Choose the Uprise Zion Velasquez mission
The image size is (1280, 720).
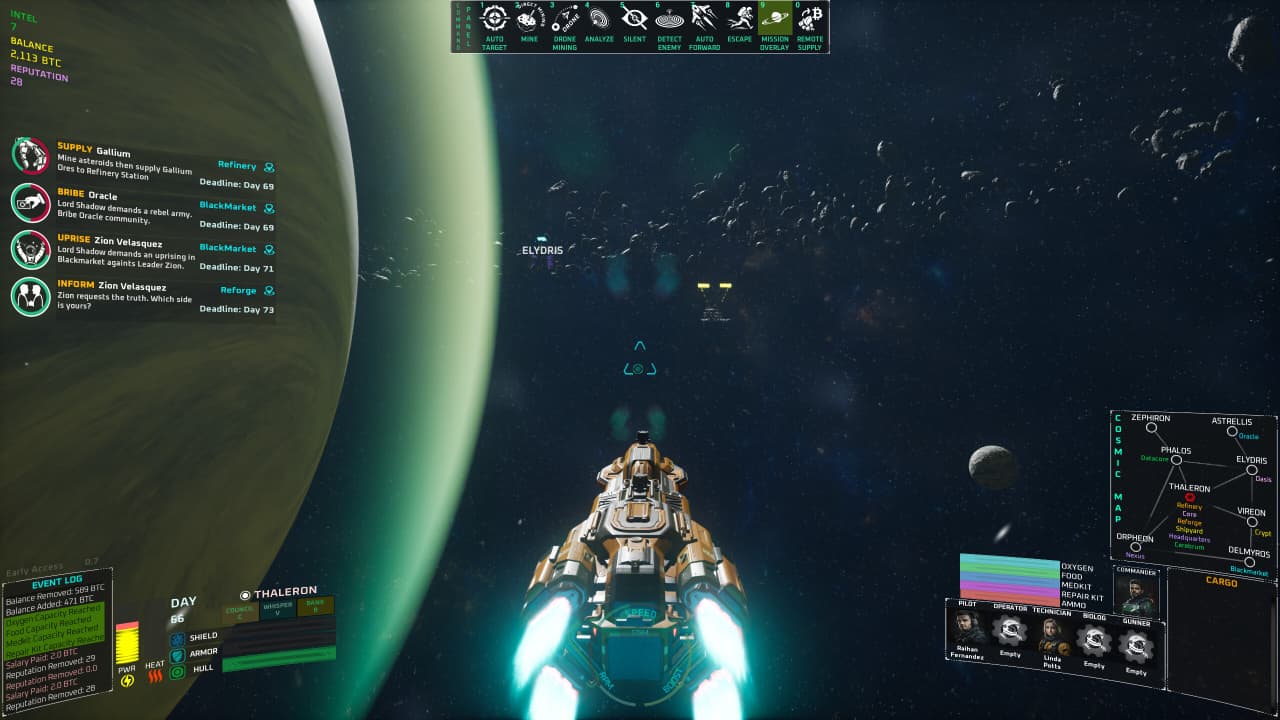pyautogui.click(x=31, y=249)
